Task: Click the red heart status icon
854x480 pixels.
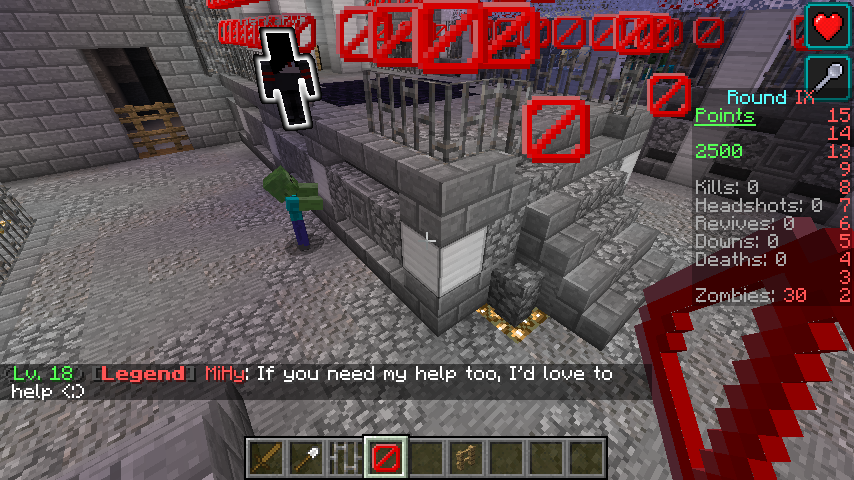Action: (828, 25)
